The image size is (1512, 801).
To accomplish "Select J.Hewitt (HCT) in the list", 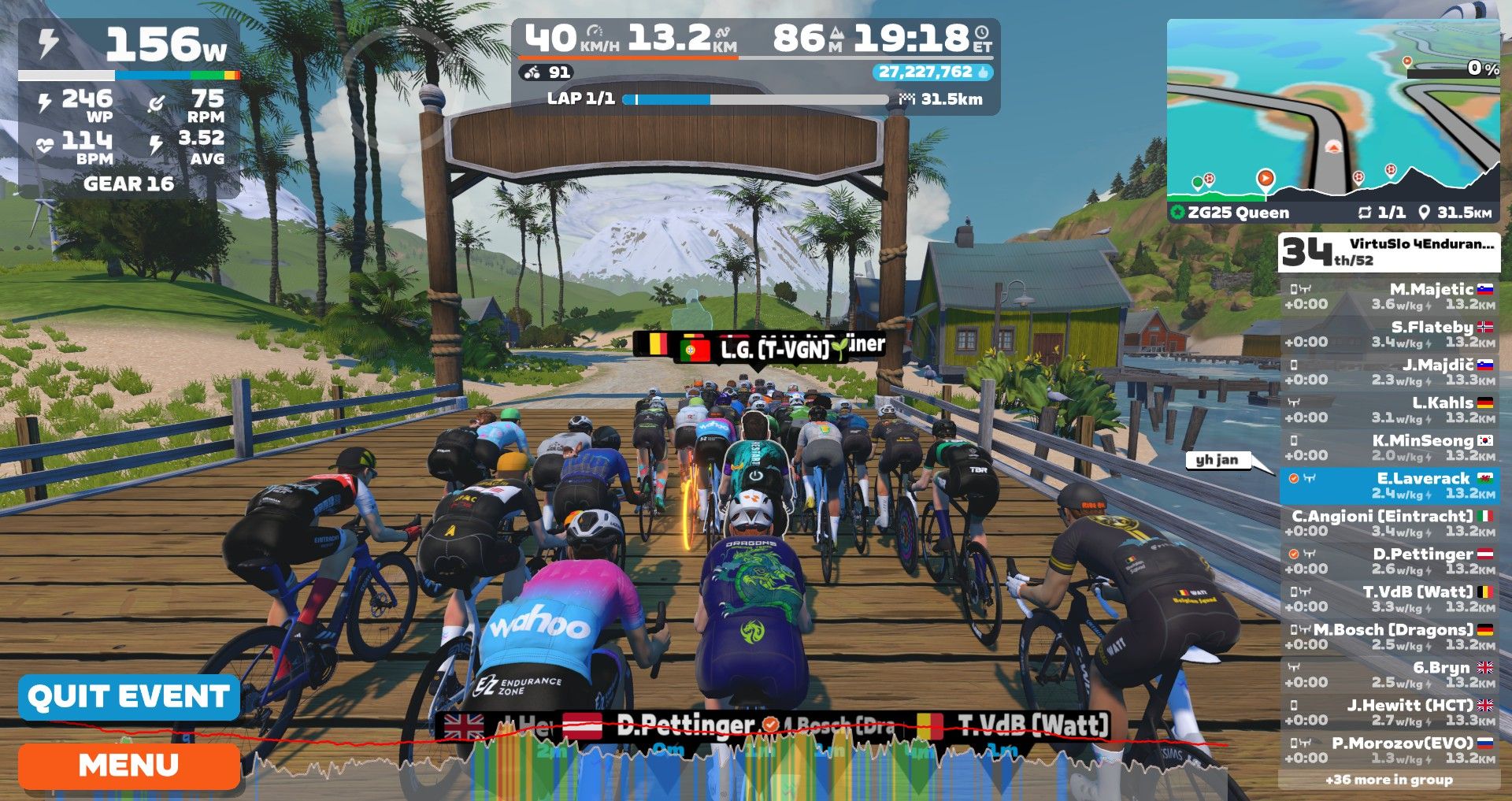I will pos(1389,712).
